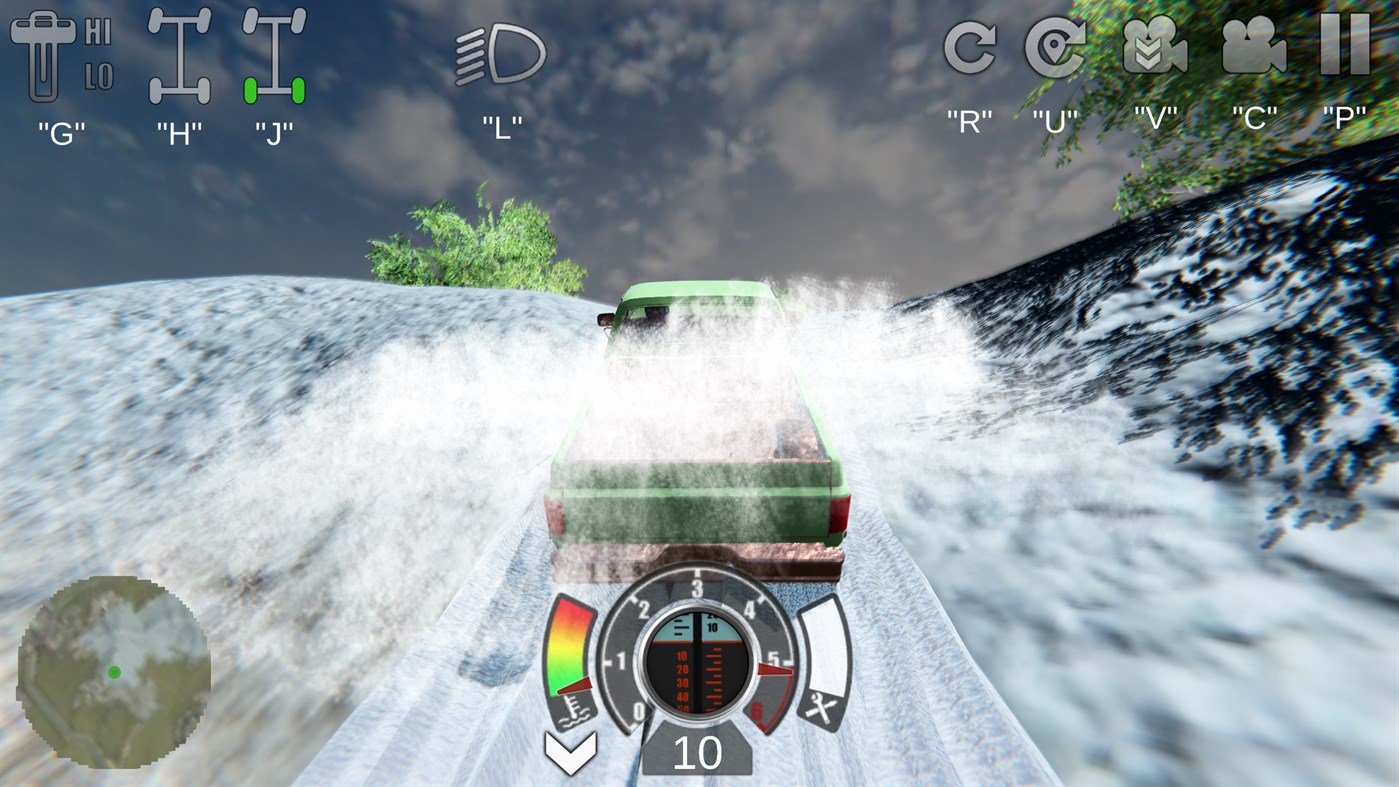The image size is (1399, 787).
Task: Respawn the truck with the "U" recovery icon
Action: pos(1053,50)
